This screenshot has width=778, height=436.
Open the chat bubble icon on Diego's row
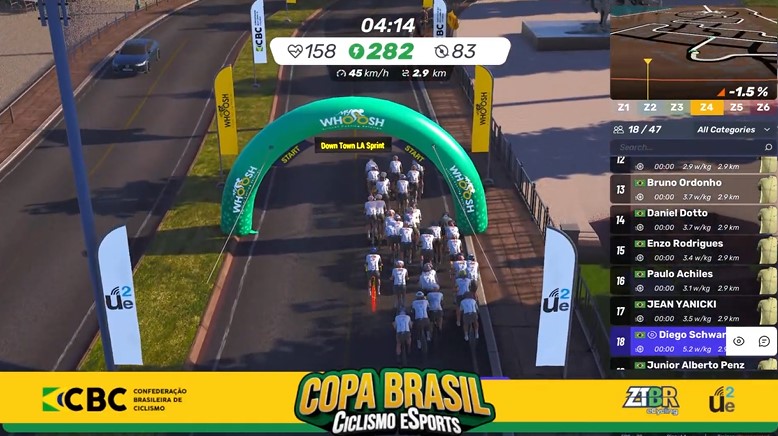tap(764, 341)
